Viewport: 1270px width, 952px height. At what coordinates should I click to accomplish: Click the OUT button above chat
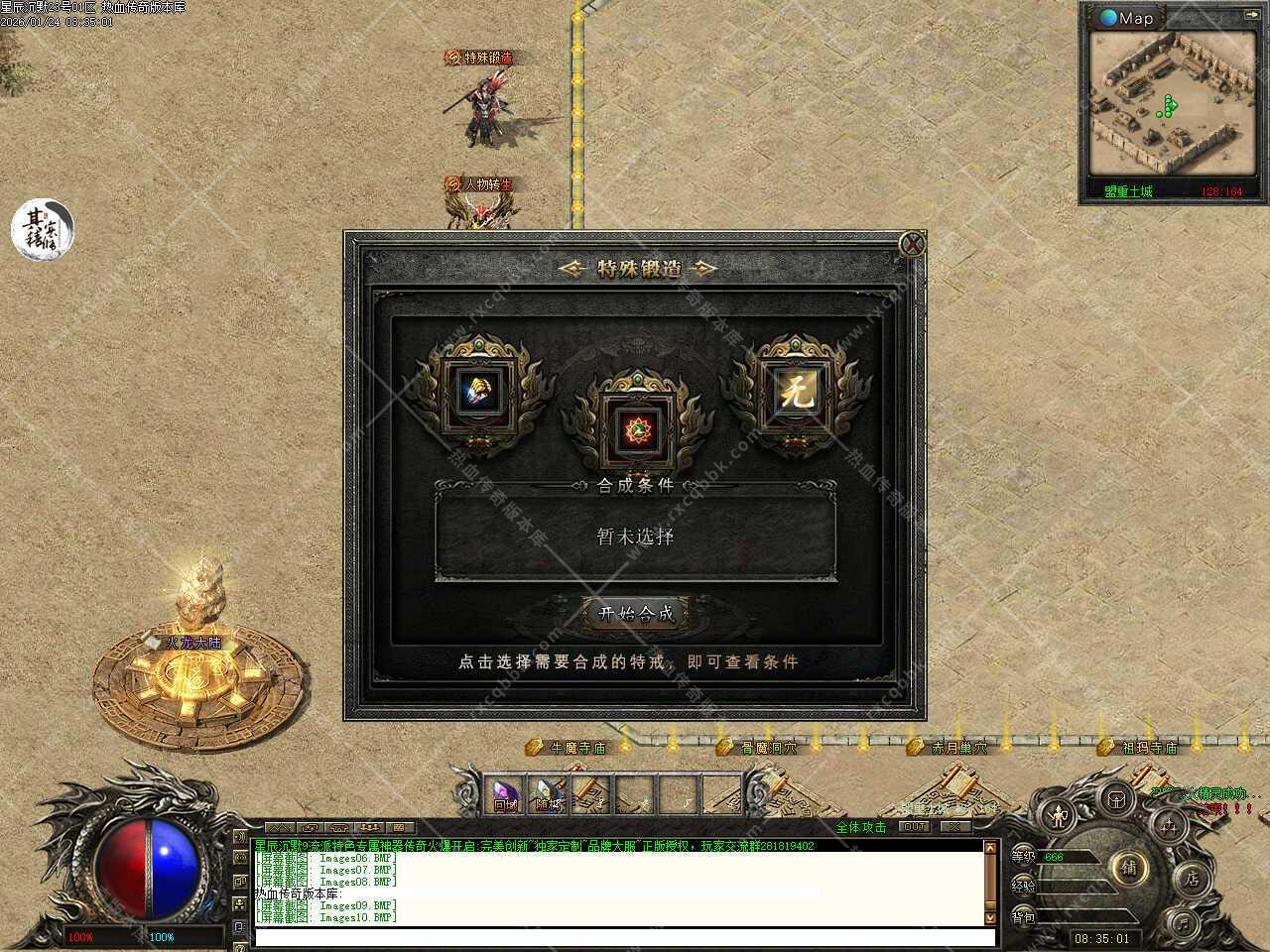click(914, 826)
